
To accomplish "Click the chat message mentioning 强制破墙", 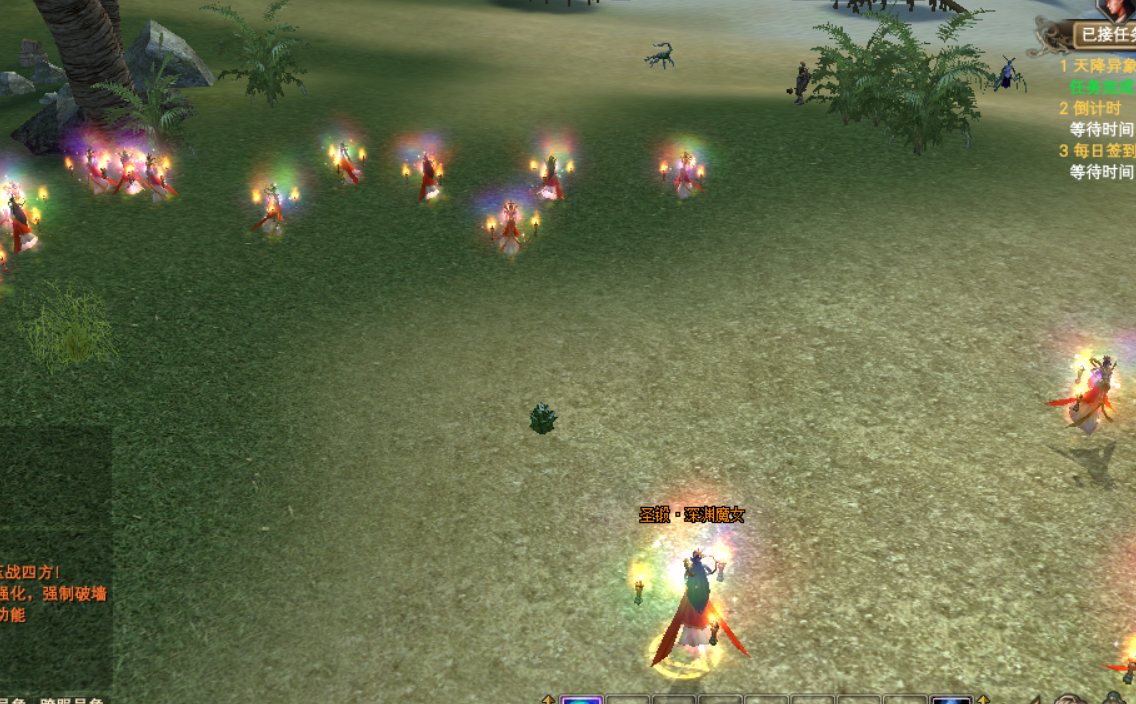I will click(x=54, y=593).
